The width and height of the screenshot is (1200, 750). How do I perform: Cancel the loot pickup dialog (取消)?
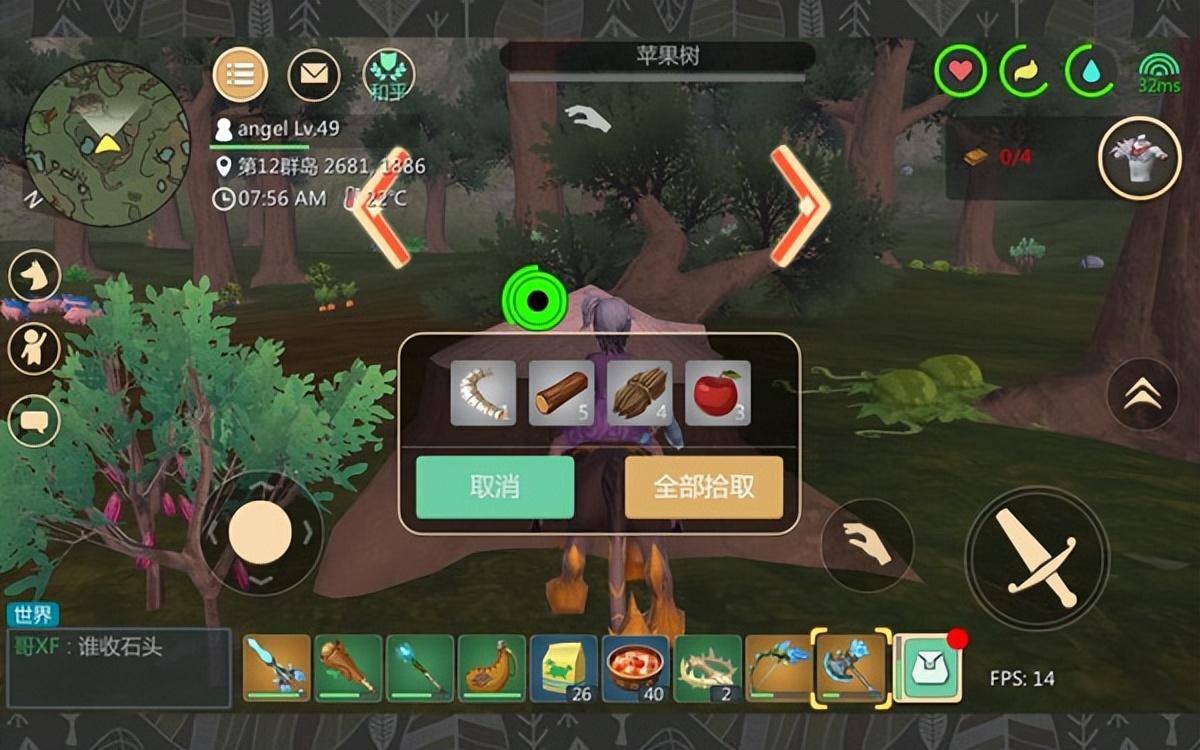(x=495, y=487)
